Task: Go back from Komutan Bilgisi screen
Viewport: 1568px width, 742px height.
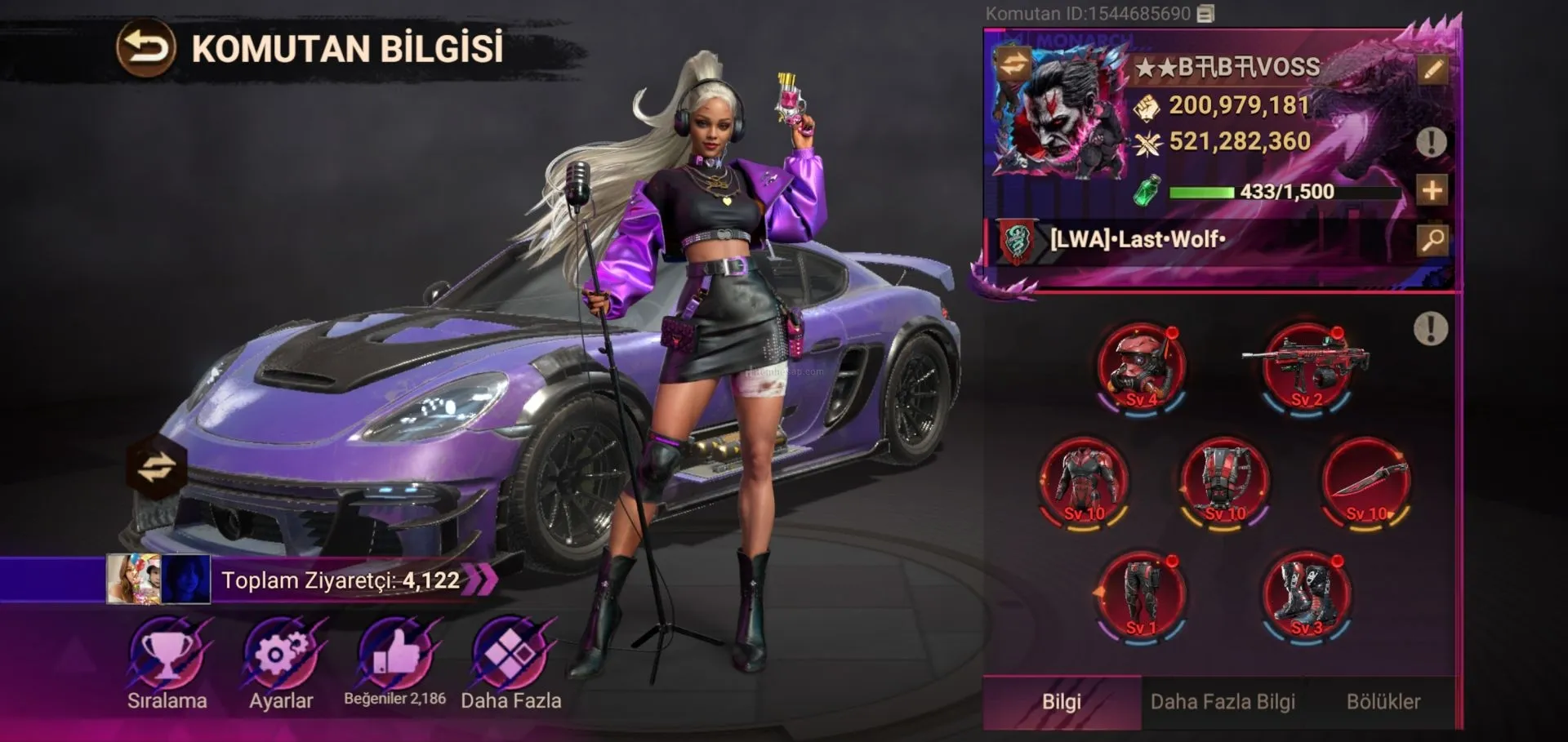Action: 145,48
